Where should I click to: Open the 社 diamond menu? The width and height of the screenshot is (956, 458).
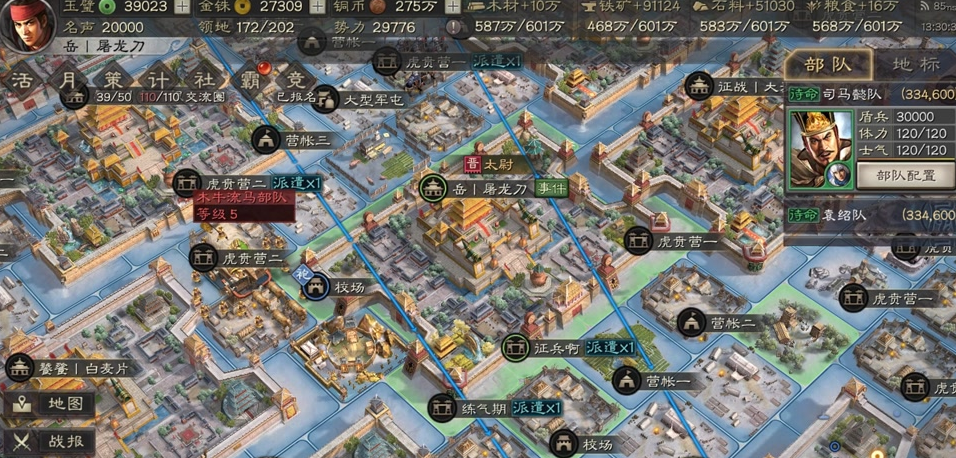click(205, 81)
